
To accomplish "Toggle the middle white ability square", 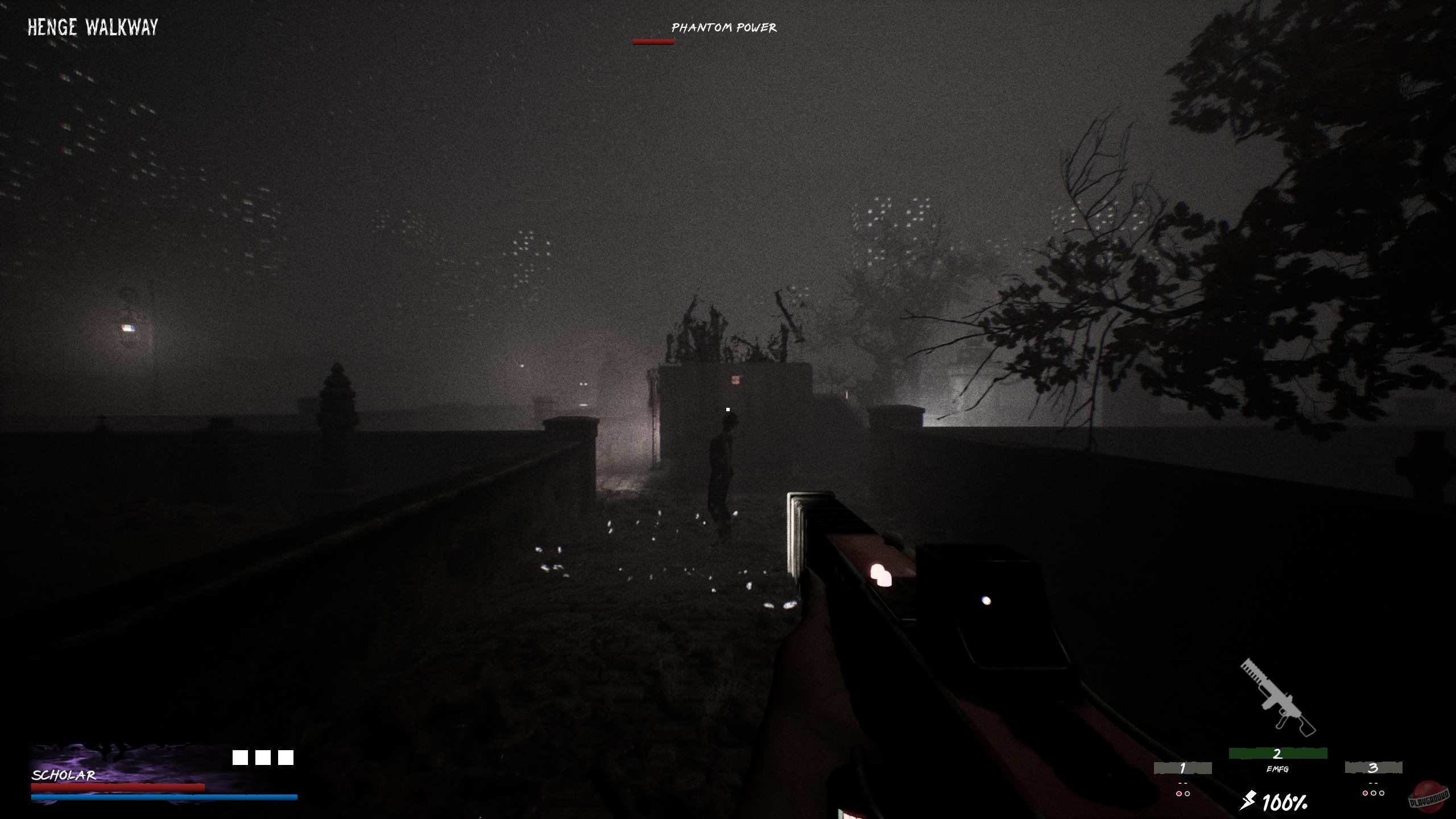I will tap(264, 757).
